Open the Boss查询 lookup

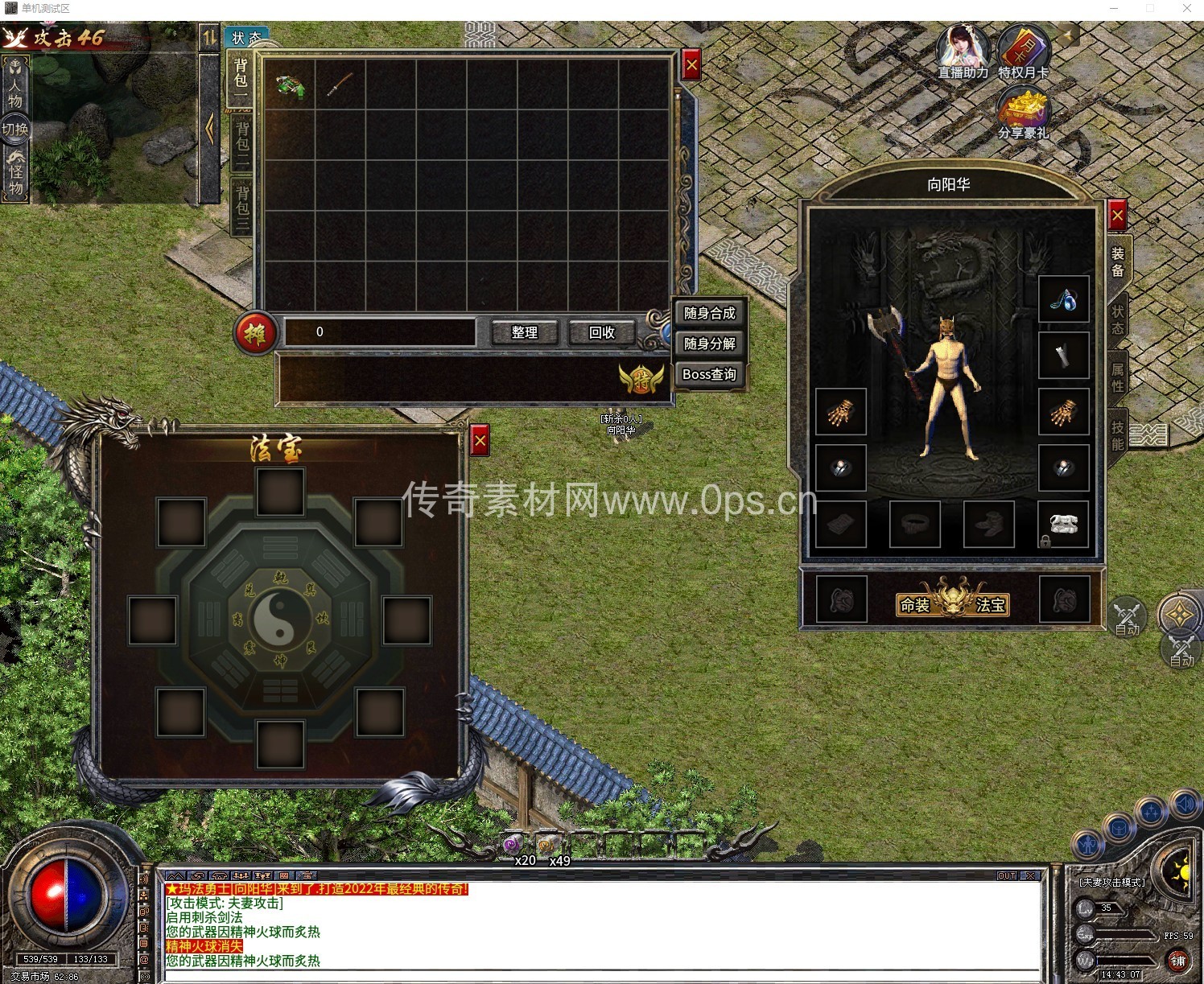click(709, 374)
